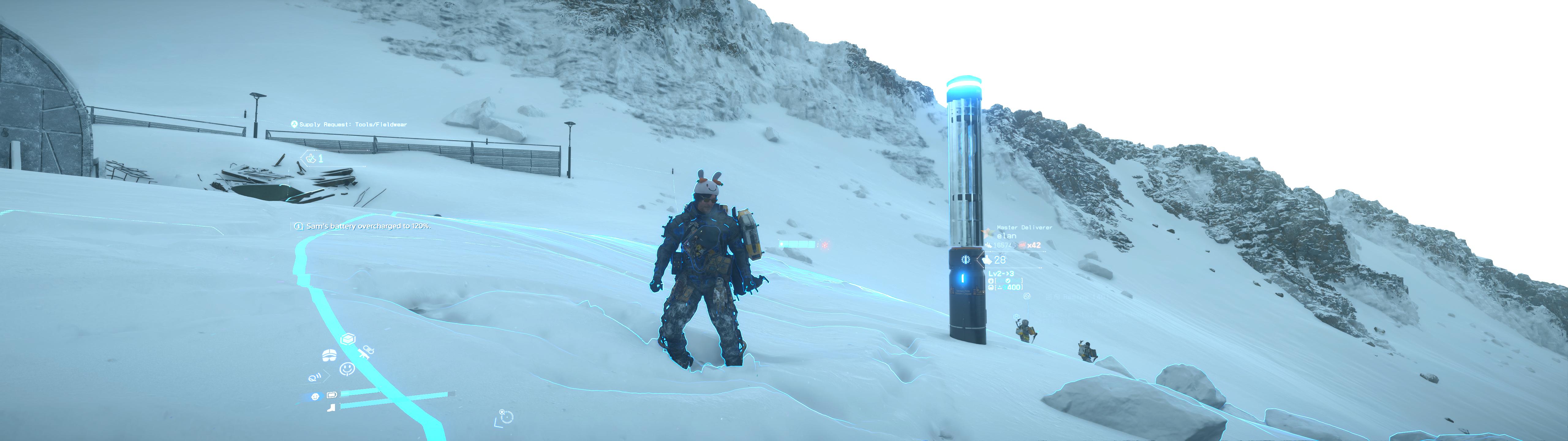
Task: Open the cap and sunglasses equipment icon
Action: [329, 355]
